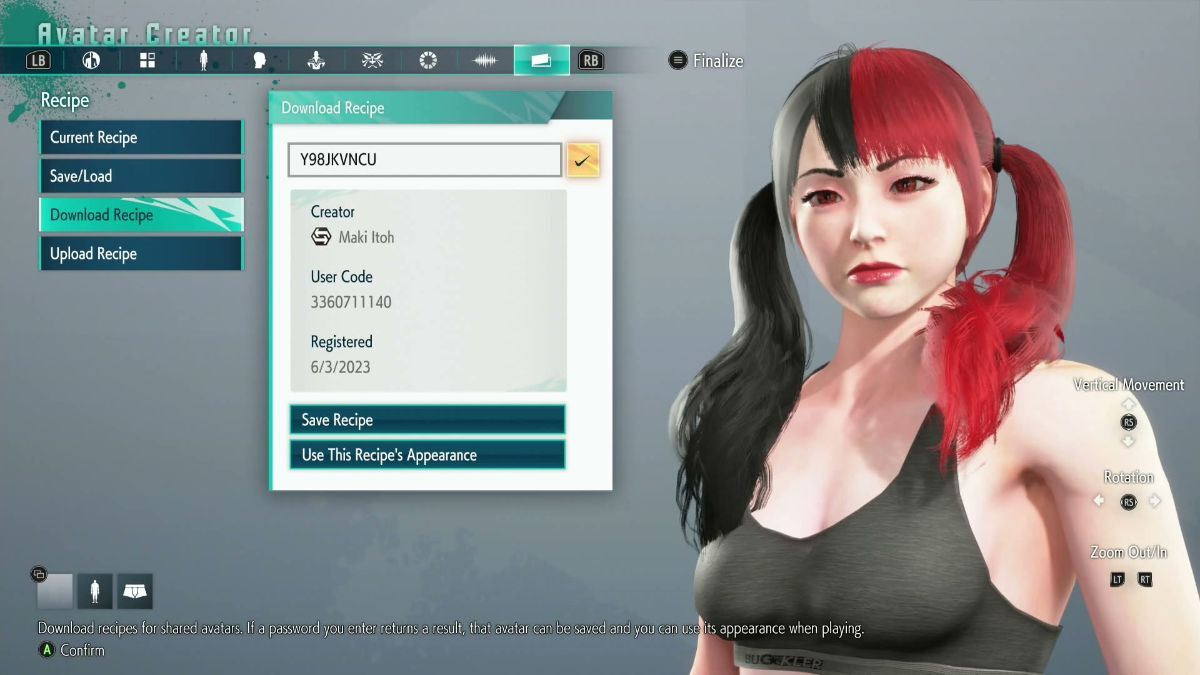1200x675 pixels.
Task: Choose the Download Recipe menu entry
Action: click(x=140, y=215)
